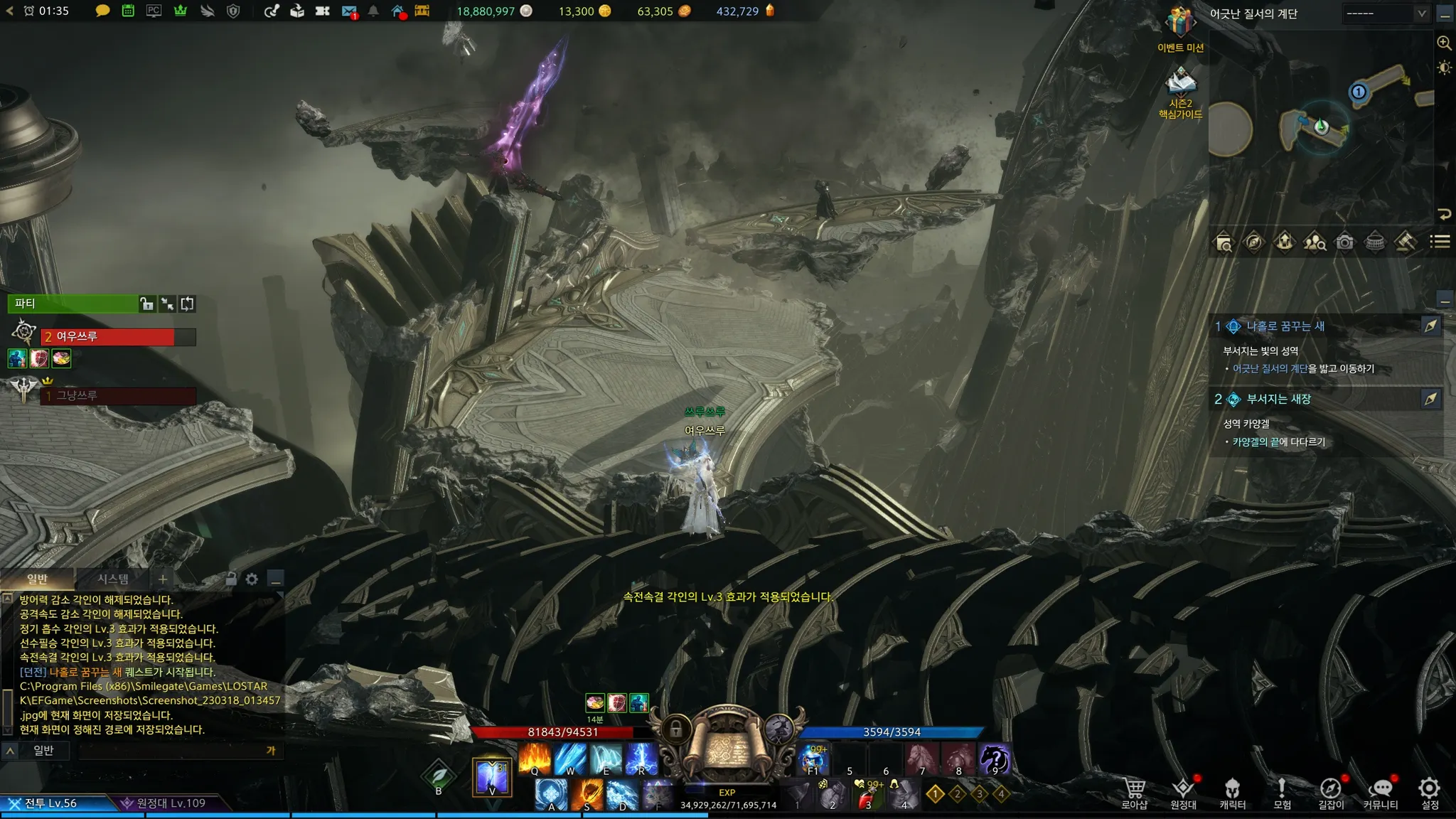1456x819 pixels.
Task: Select the 일반 chat tab
Action: (37, 579)
